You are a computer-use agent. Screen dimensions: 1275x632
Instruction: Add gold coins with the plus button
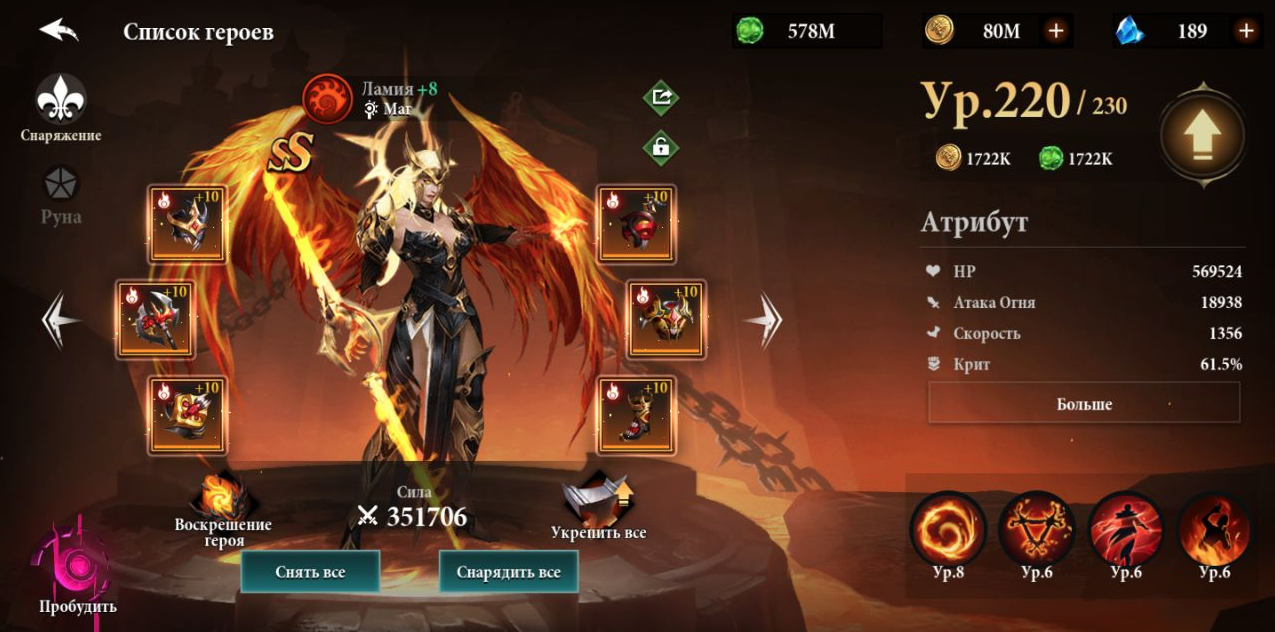click(x=1056, y=31)
